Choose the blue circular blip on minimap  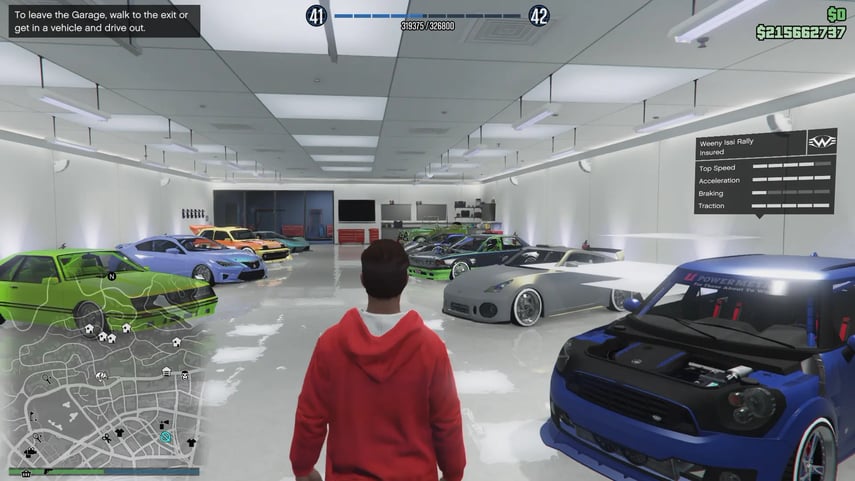point(166,437)
